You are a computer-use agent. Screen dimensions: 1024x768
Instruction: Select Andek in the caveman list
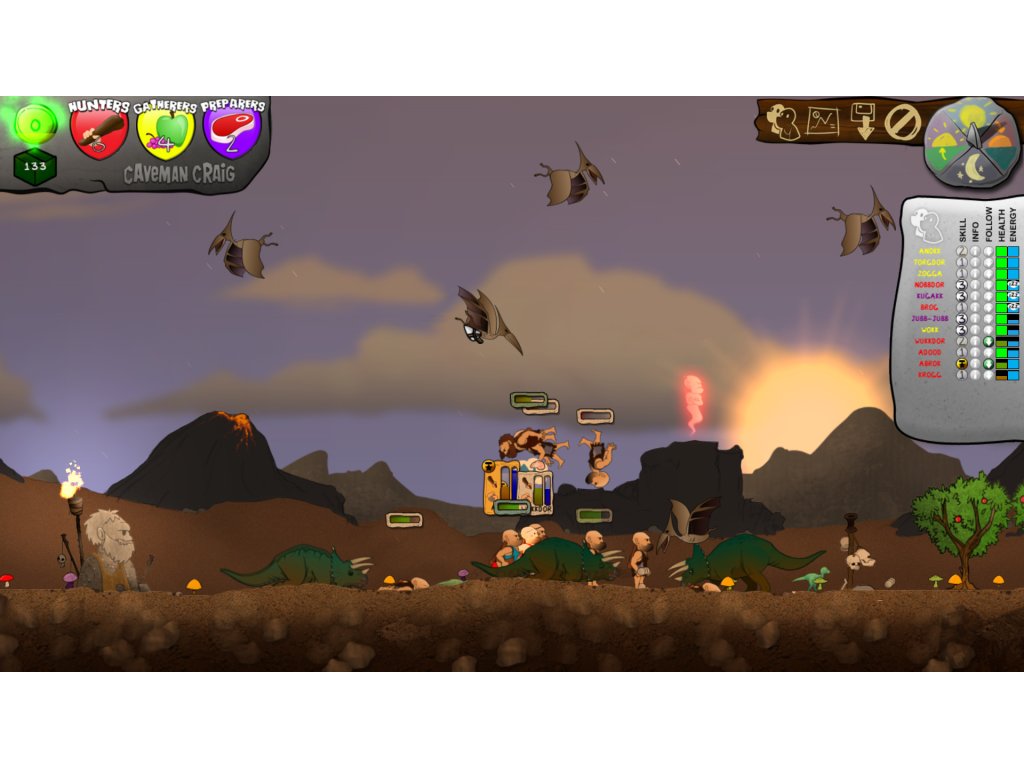(930, 251)
